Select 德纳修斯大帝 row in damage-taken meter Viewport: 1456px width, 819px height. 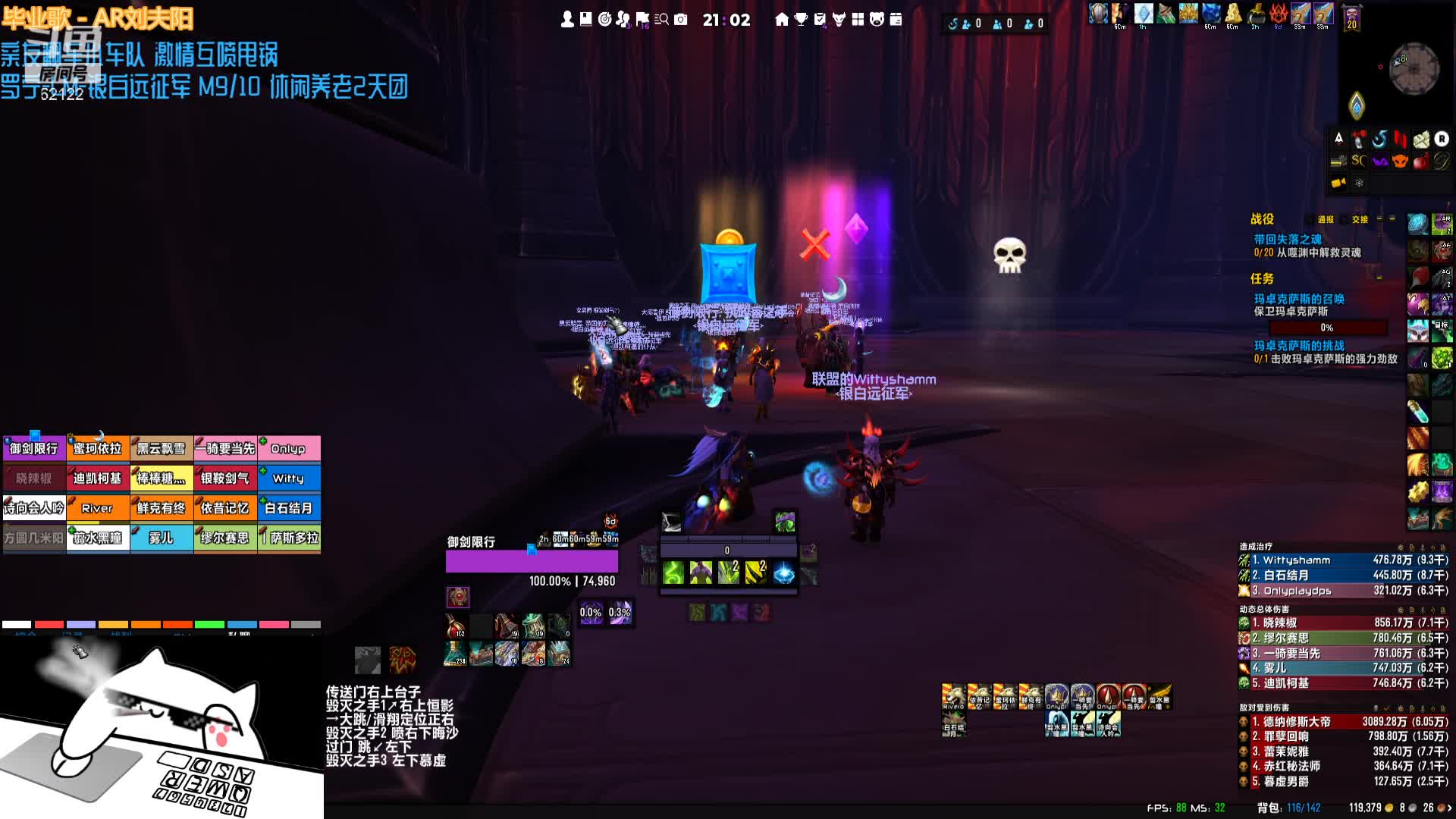[1342, 722]
